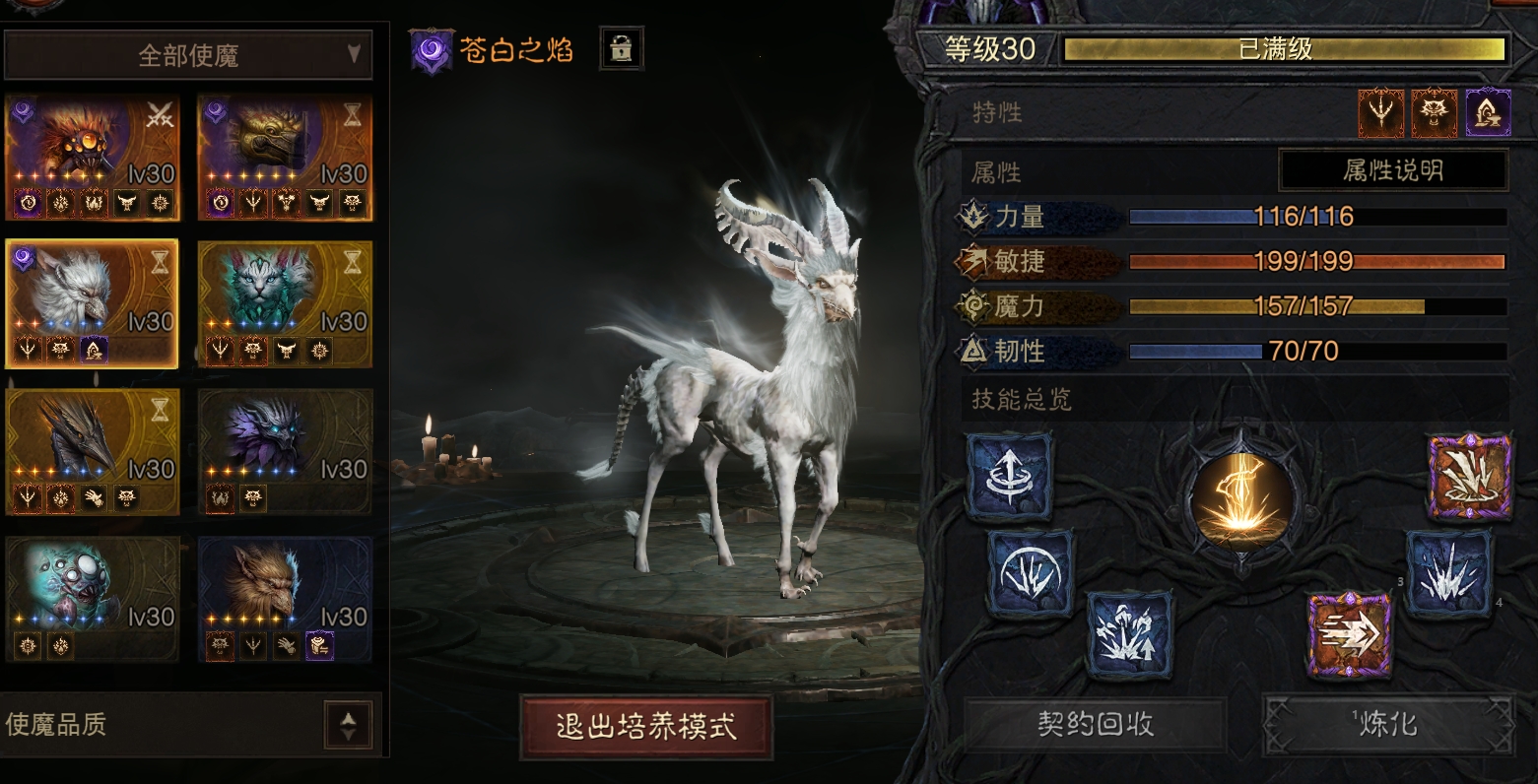
Task: Click the 契约回收 button
Action: pos(1095,725)
